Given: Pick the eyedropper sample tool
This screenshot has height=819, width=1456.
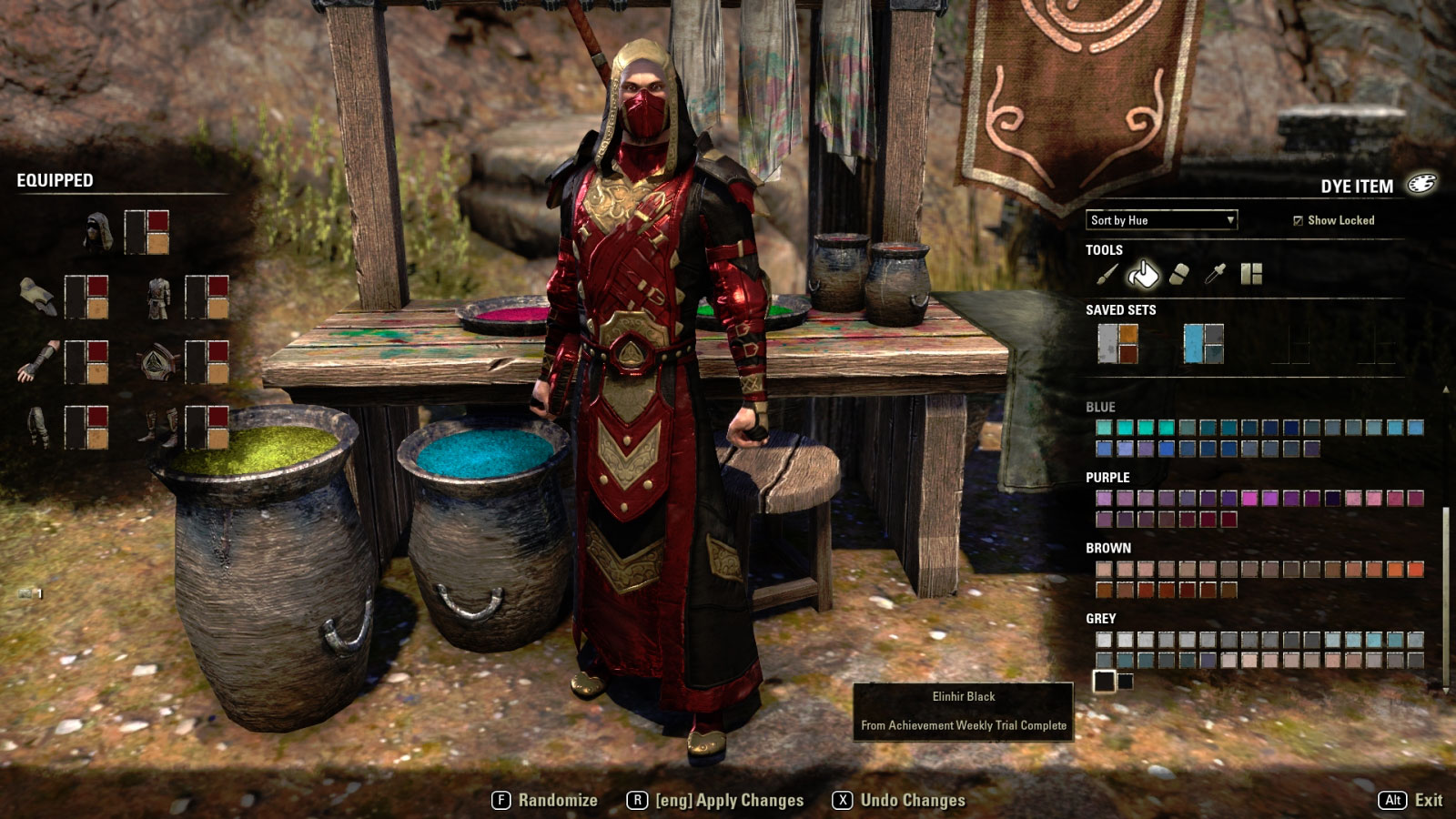Looking at the screenshot, I should (x=1215, y=274).
